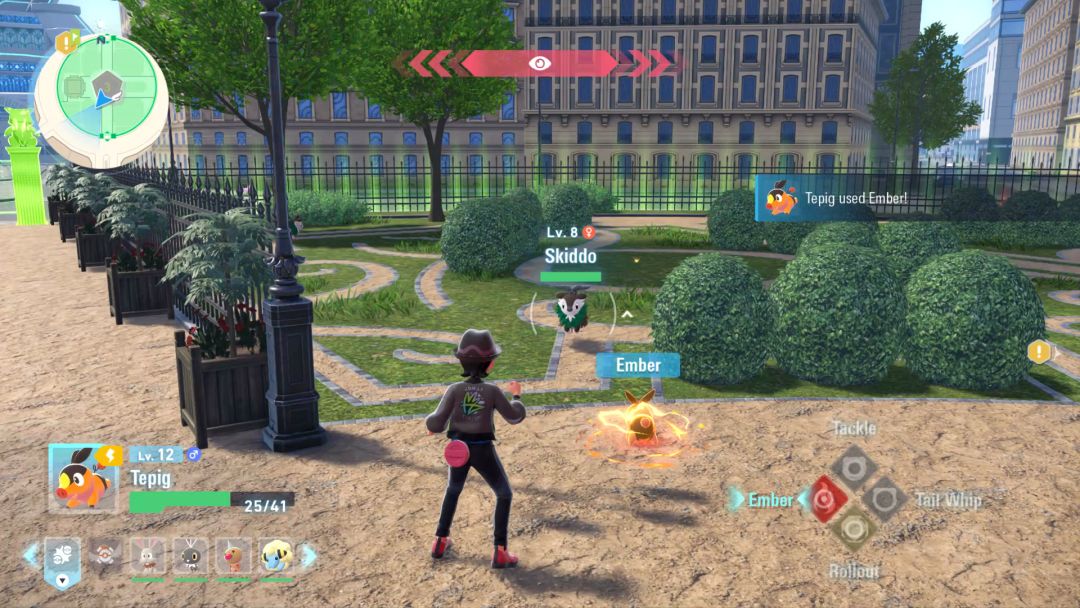Click Tepig's portrait in the party panel

click(x=84, y=478)
